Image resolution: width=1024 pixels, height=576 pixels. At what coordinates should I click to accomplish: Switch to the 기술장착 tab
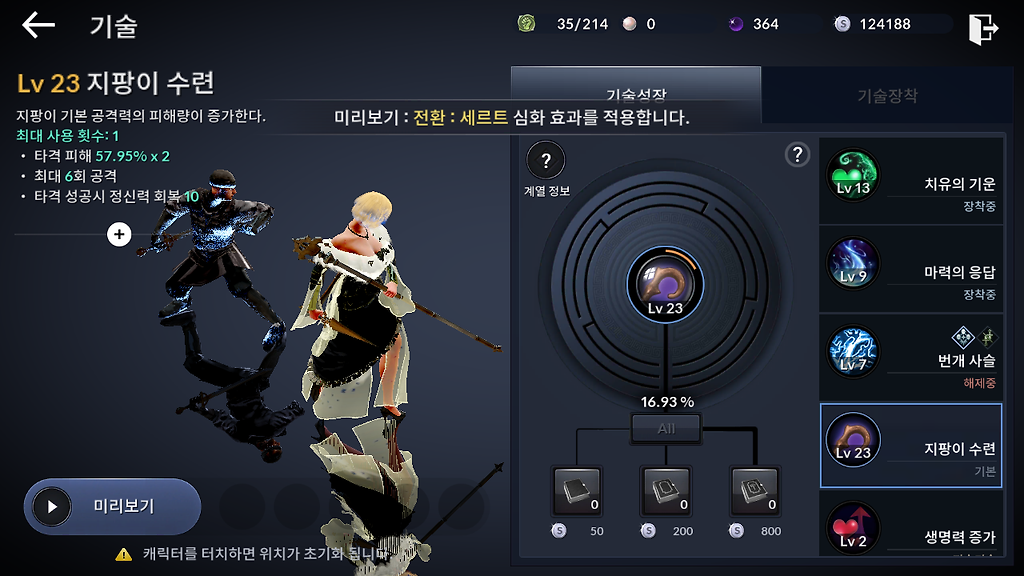(887, 96)
